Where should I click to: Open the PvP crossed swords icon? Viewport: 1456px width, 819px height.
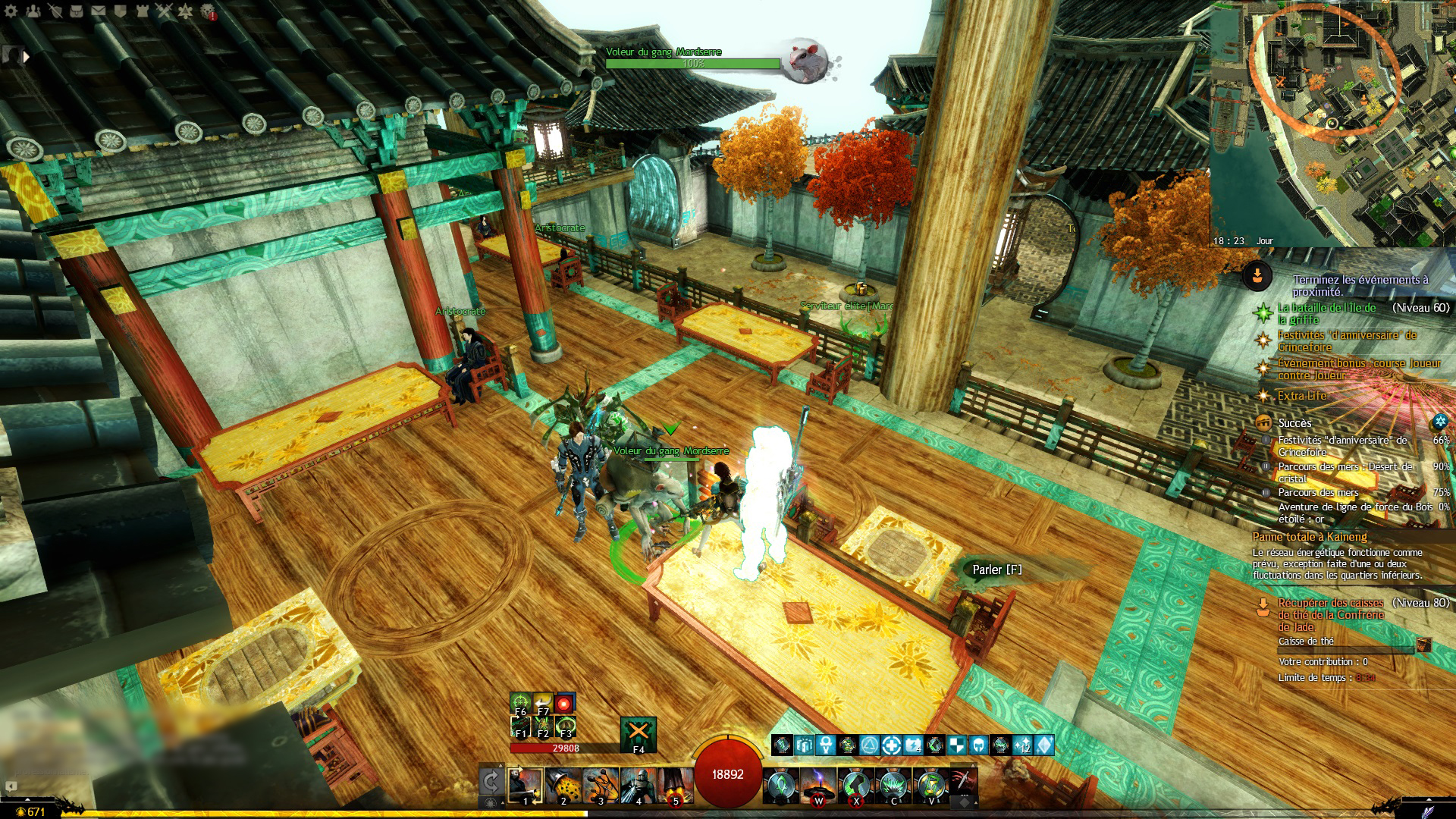[x=165, y=11]
